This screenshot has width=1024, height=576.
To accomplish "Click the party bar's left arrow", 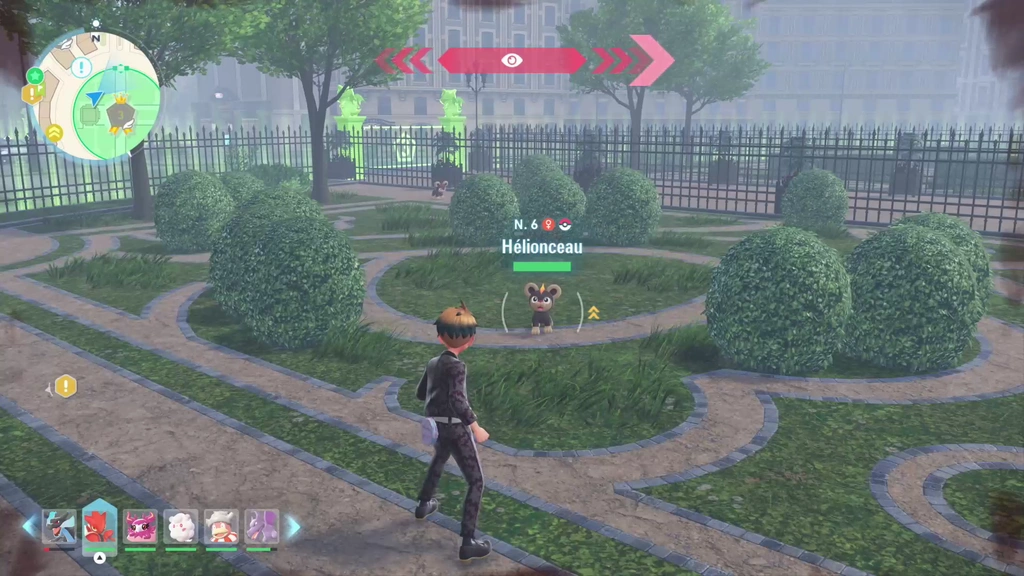I will tap(28, 526).
